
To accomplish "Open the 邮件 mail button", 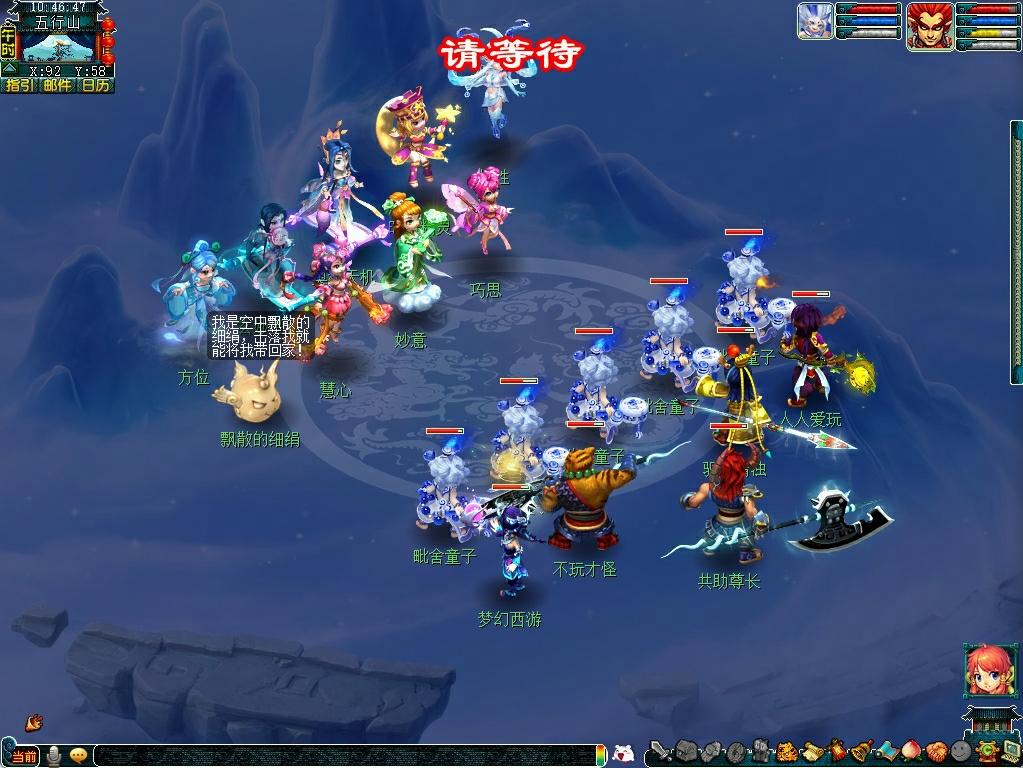I will coord(57,85).
